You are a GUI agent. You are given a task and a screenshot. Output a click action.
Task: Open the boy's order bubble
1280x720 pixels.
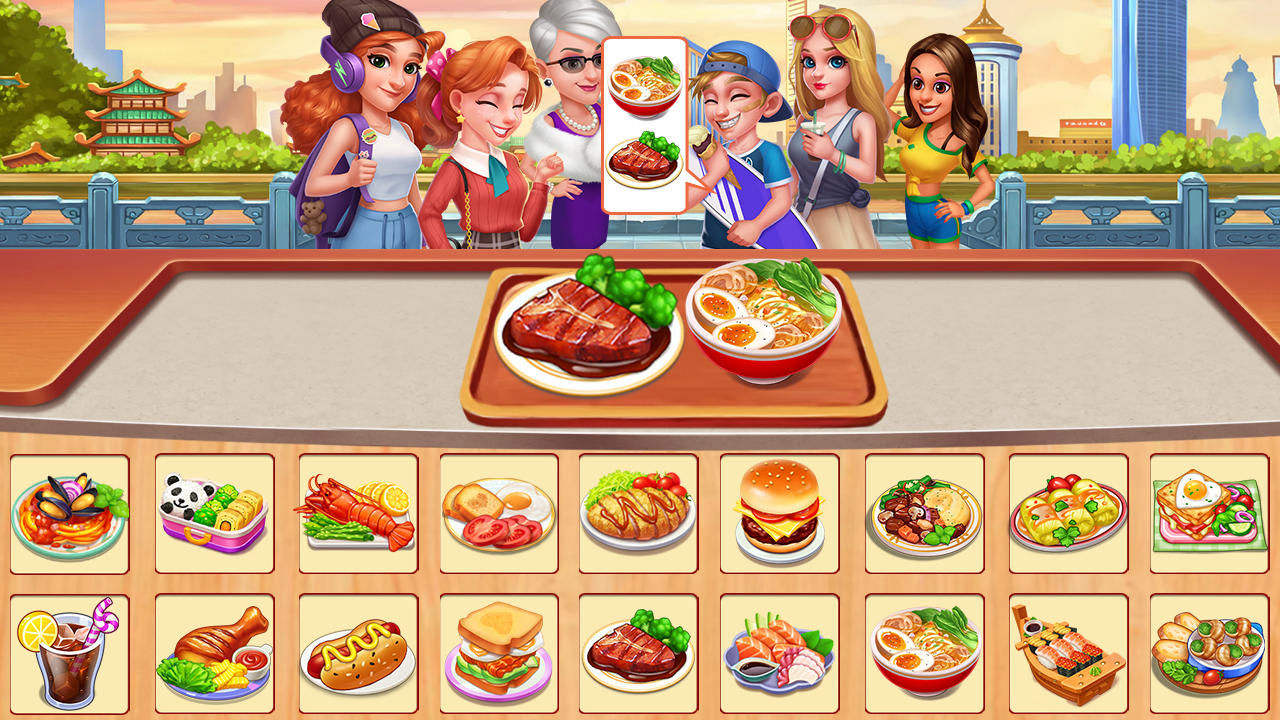646,120
